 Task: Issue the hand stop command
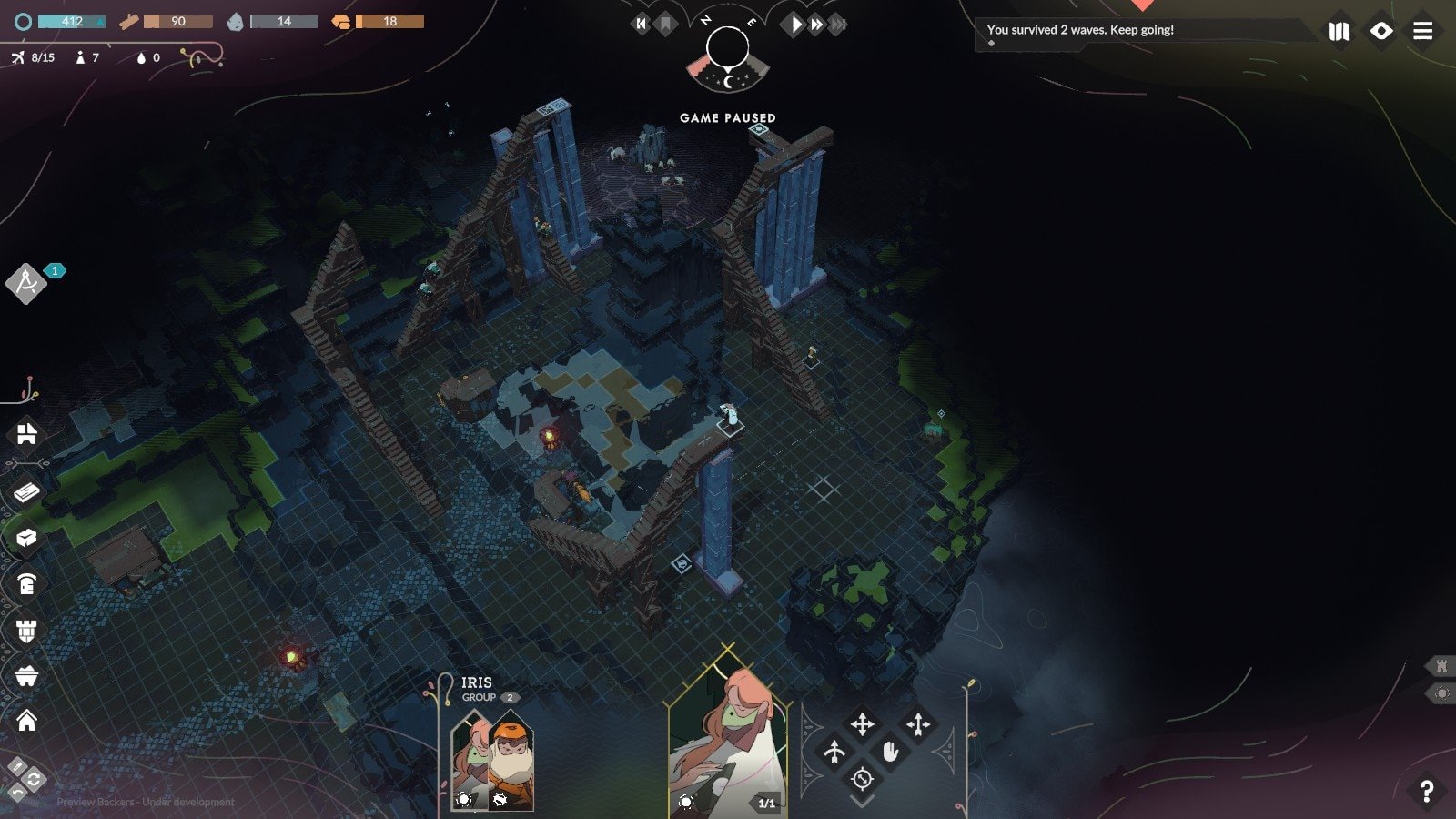pyautogui.click(x=890, y=752)
